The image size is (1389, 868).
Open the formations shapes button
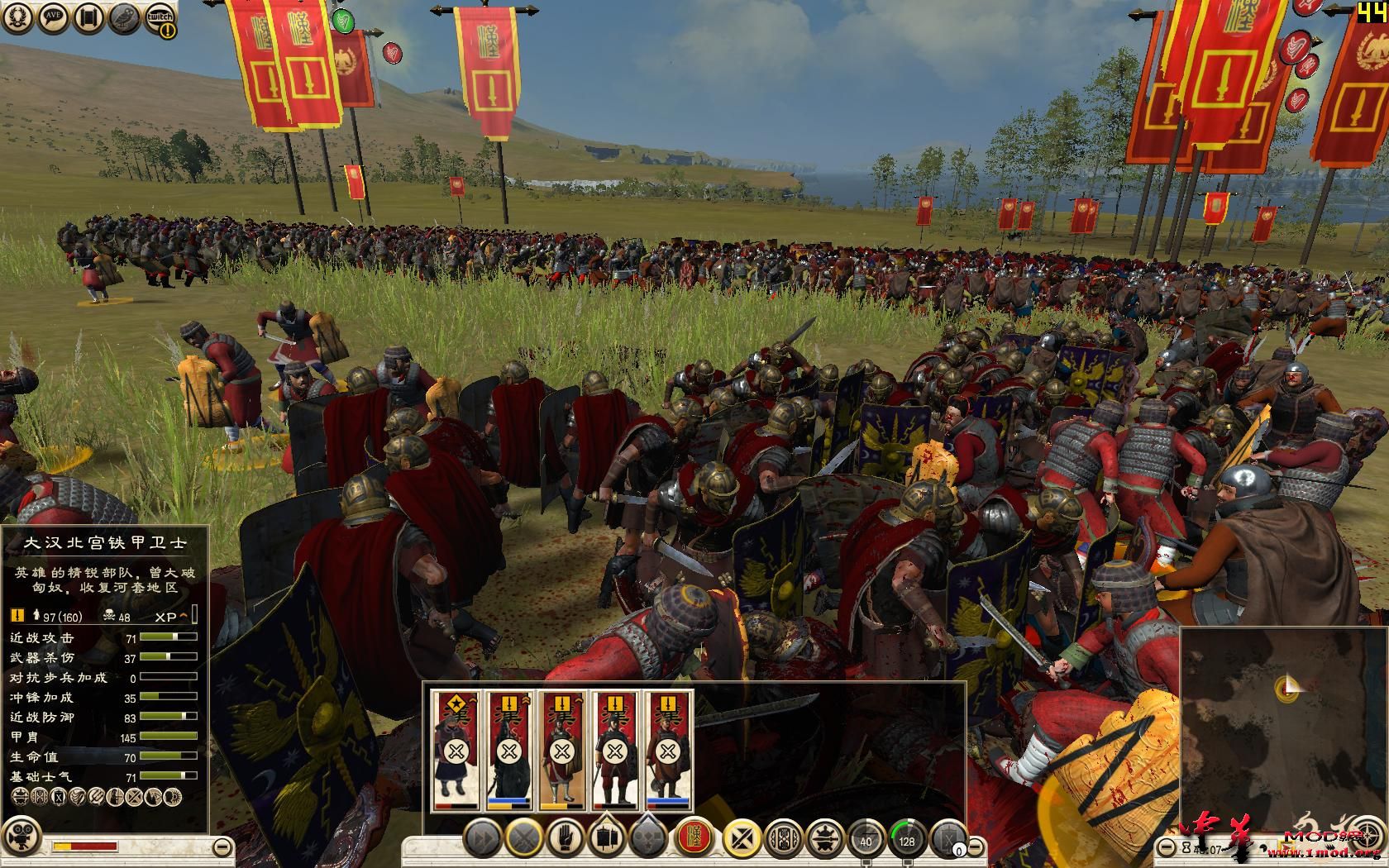pos(649,839)
